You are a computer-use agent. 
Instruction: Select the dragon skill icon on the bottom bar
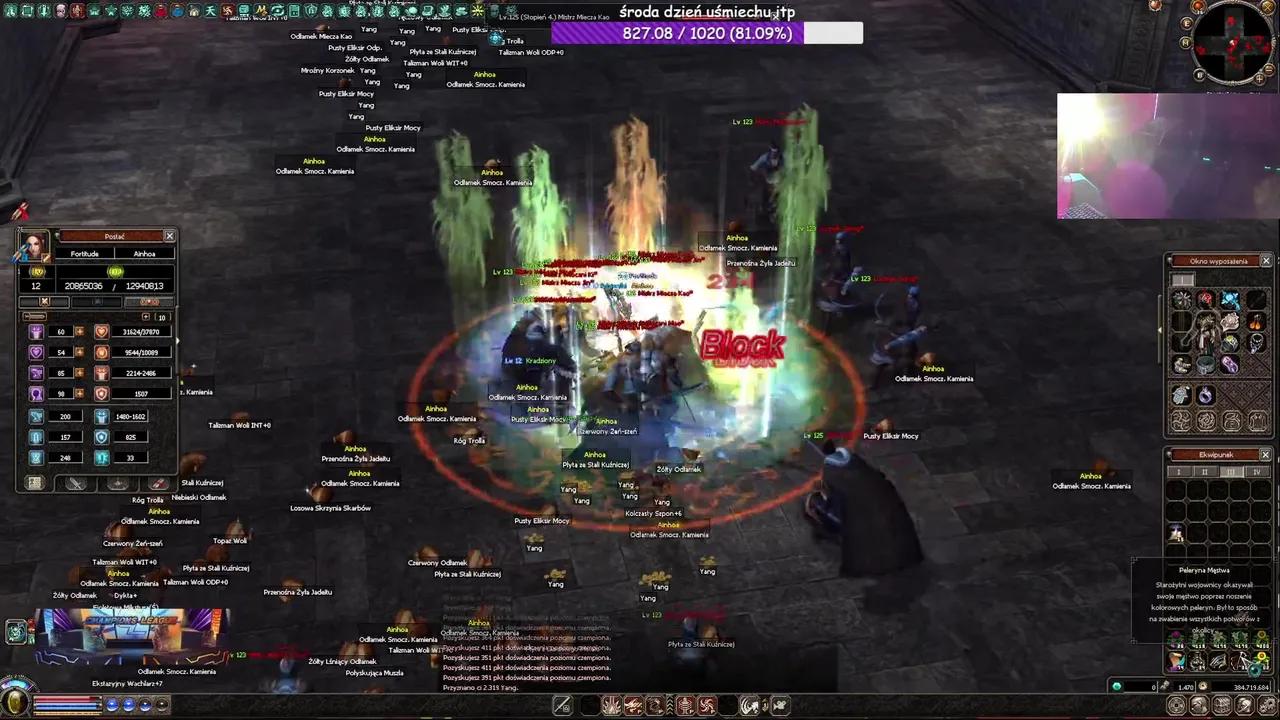(x=653, y=706)
